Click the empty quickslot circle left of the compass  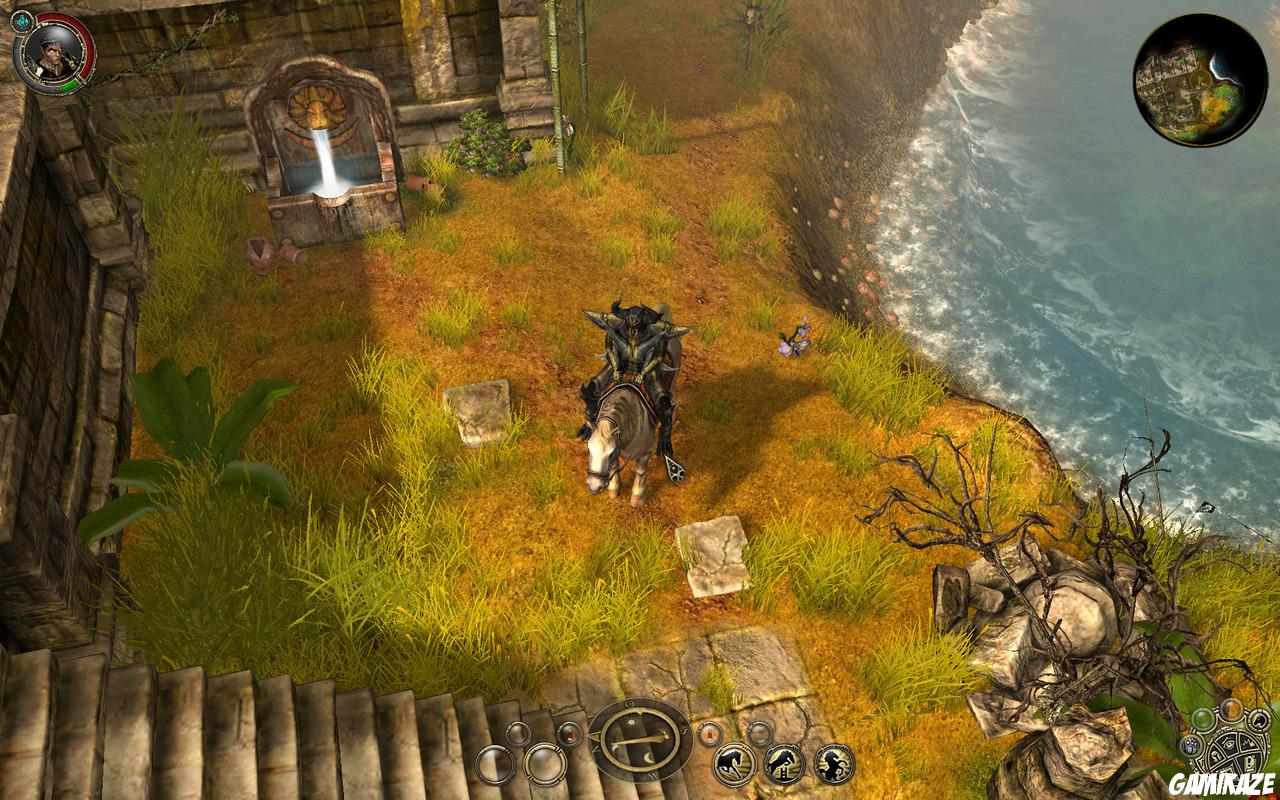[544, 765]
